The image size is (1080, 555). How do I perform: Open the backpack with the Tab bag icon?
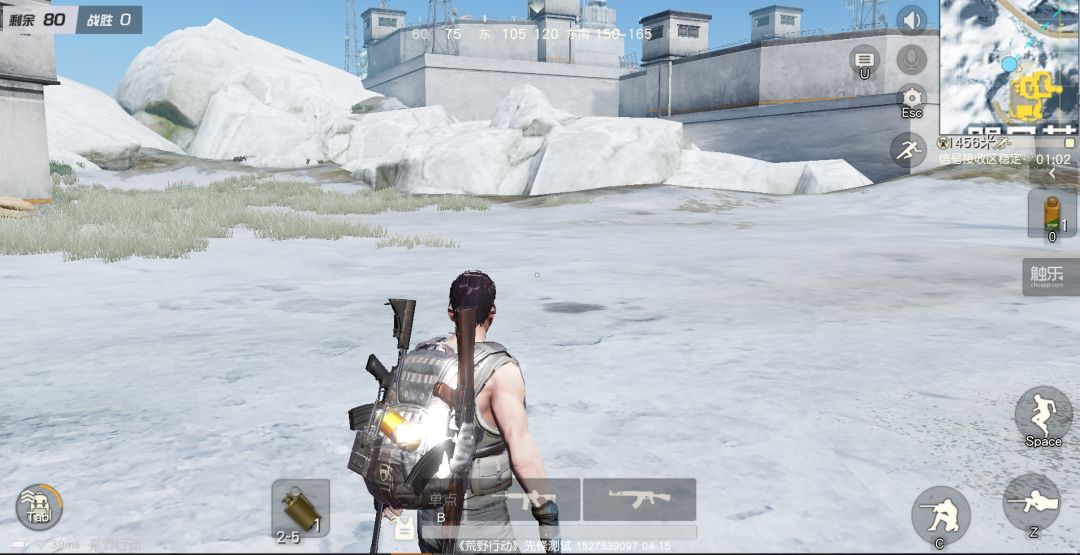[39, 506]
